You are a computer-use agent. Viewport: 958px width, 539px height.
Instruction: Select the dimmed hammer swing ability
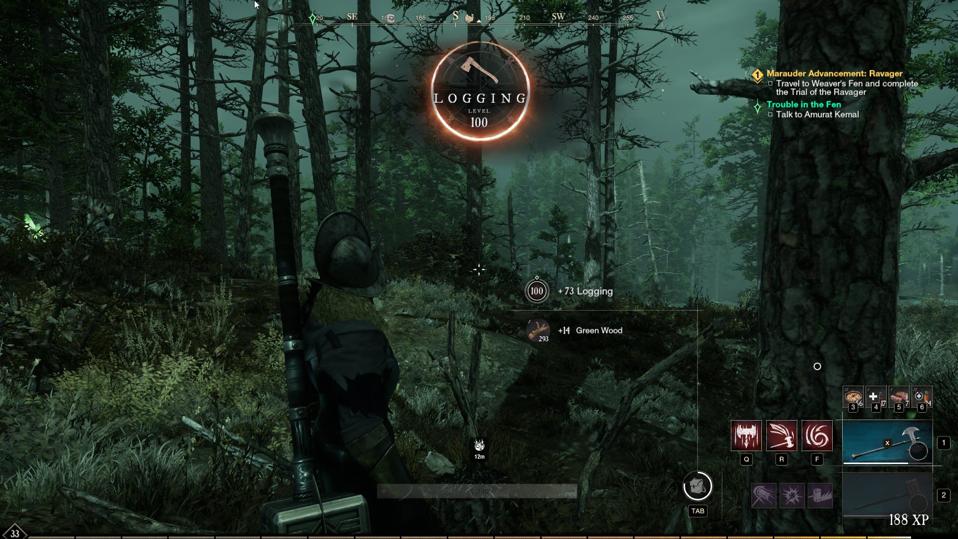764,494
